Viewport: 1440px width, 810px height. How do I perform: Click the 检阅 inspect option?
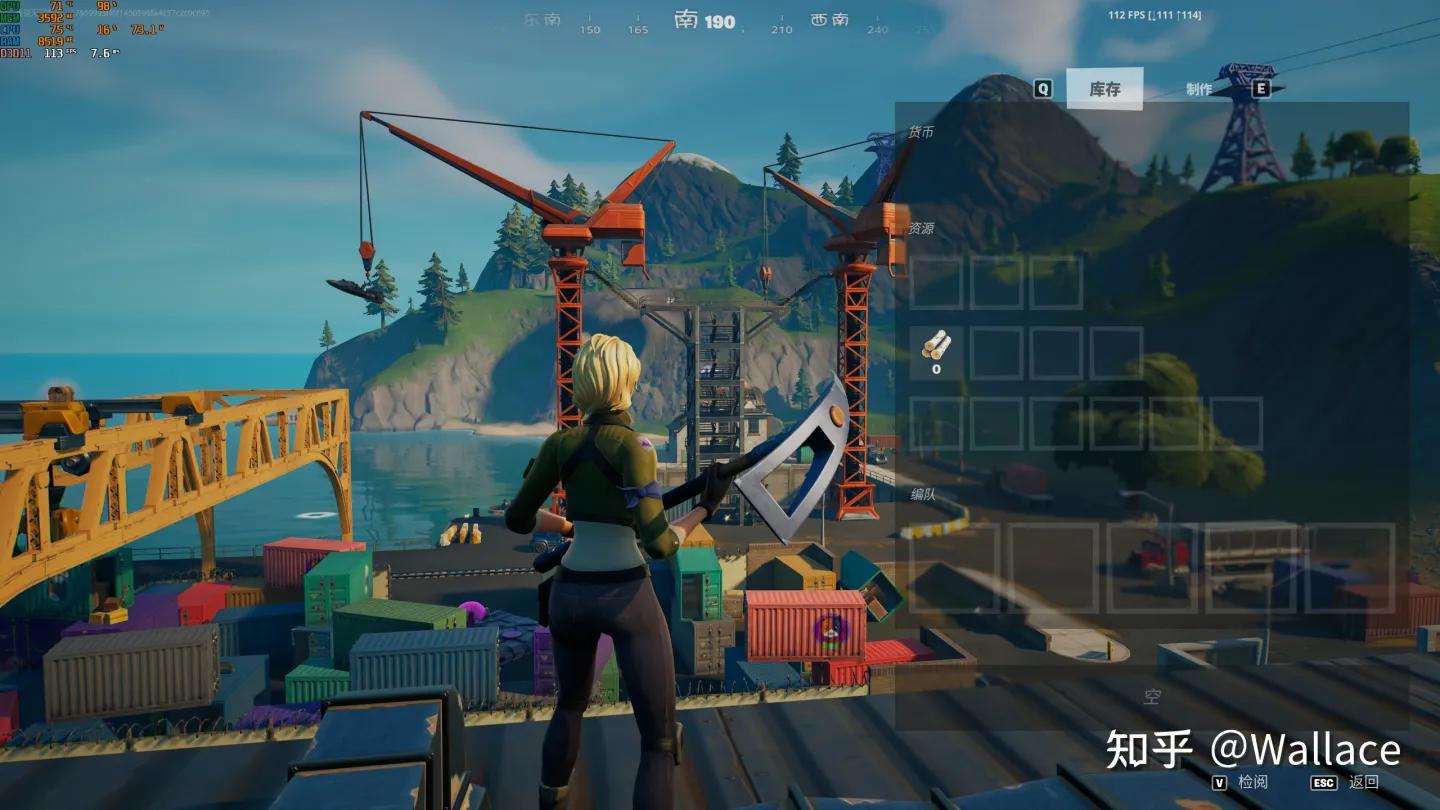coord(1252,782)
